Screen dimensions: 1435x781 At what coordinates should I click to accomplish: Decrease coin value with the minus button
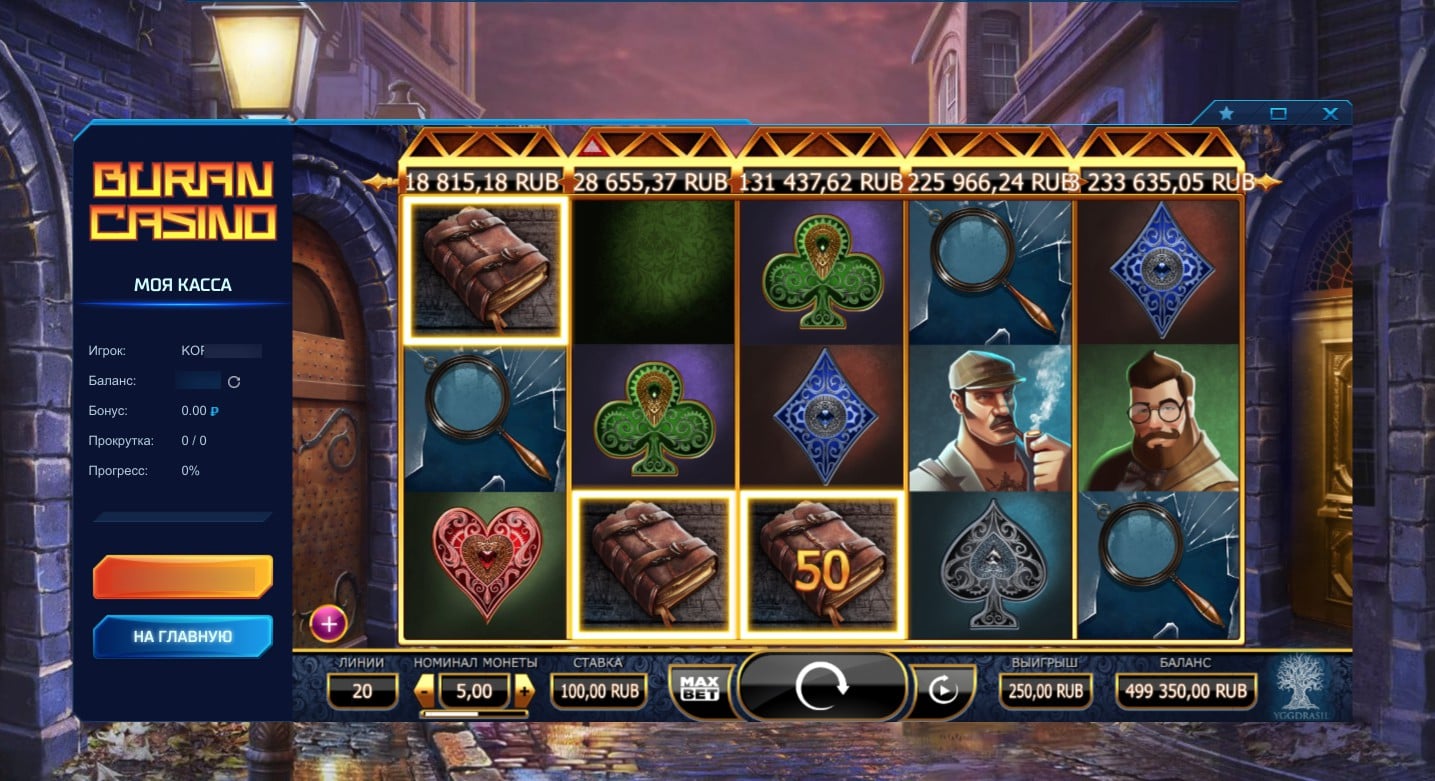tap(425, 690)
